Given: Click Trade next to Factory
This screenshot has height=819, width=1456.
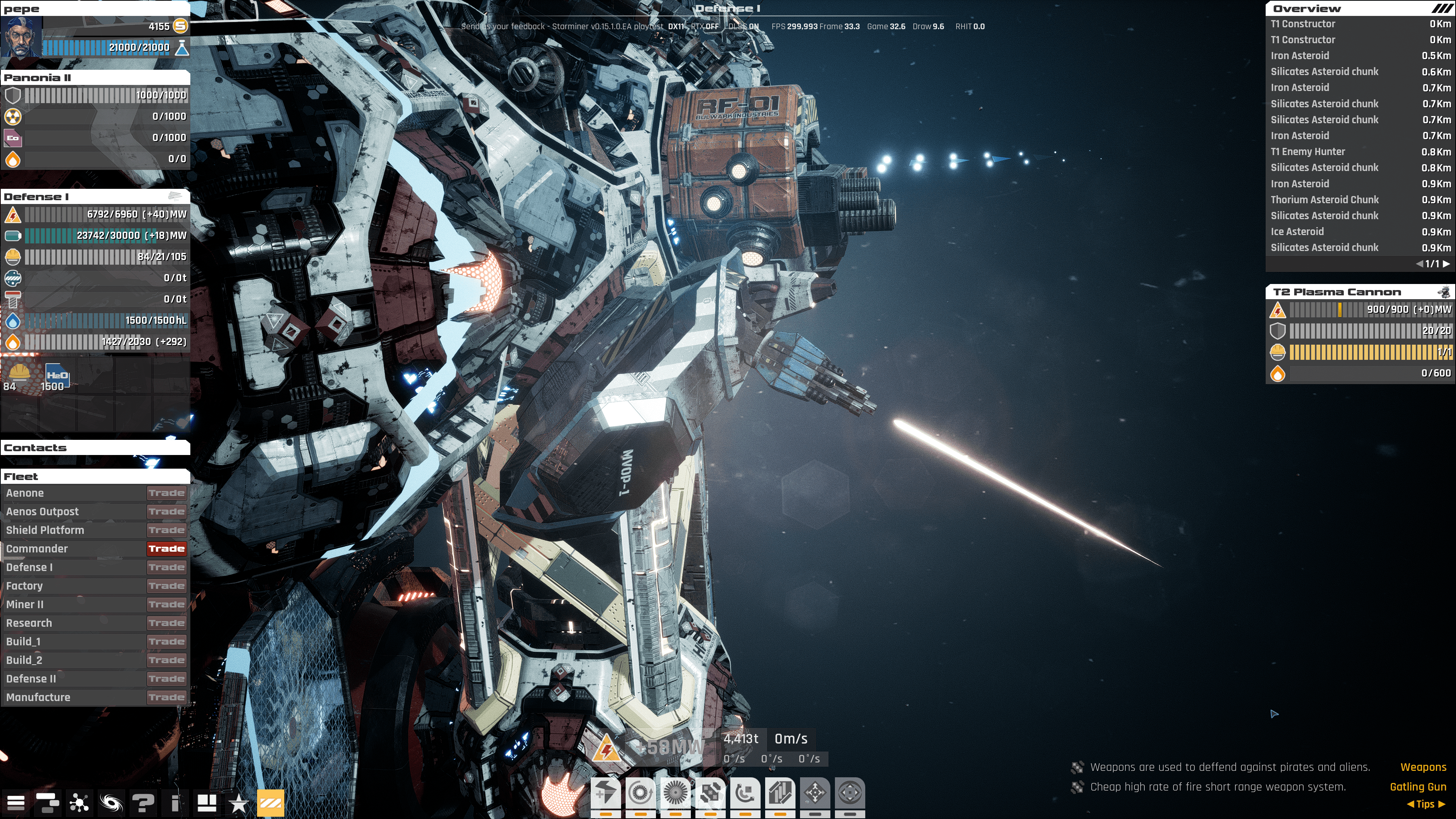Looking at the screenshot, I should pyautogui.click(x=167, y=586).
